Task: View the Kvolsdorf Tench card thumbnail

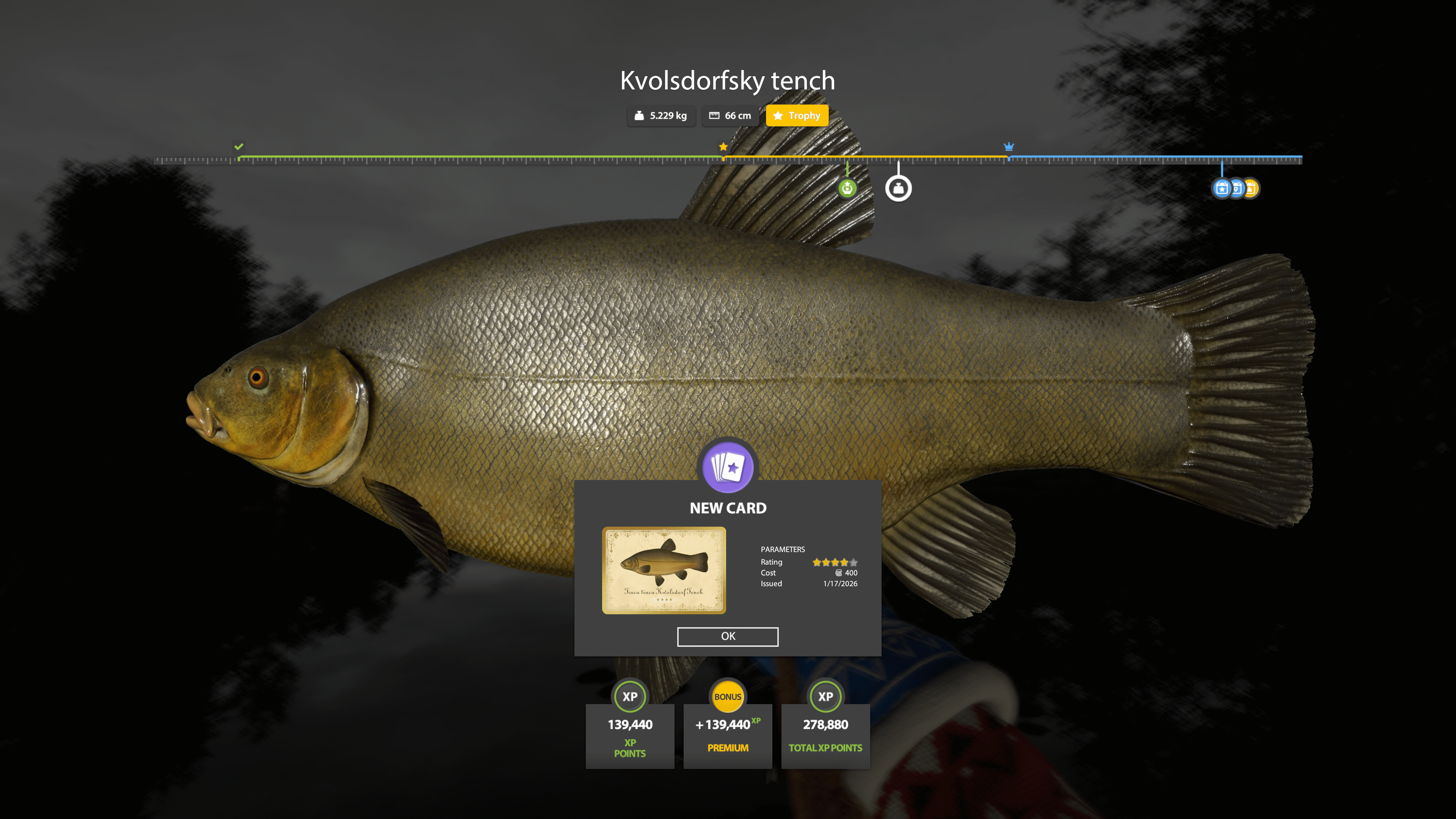Action: pyautogui.click(x=664, y=570)
